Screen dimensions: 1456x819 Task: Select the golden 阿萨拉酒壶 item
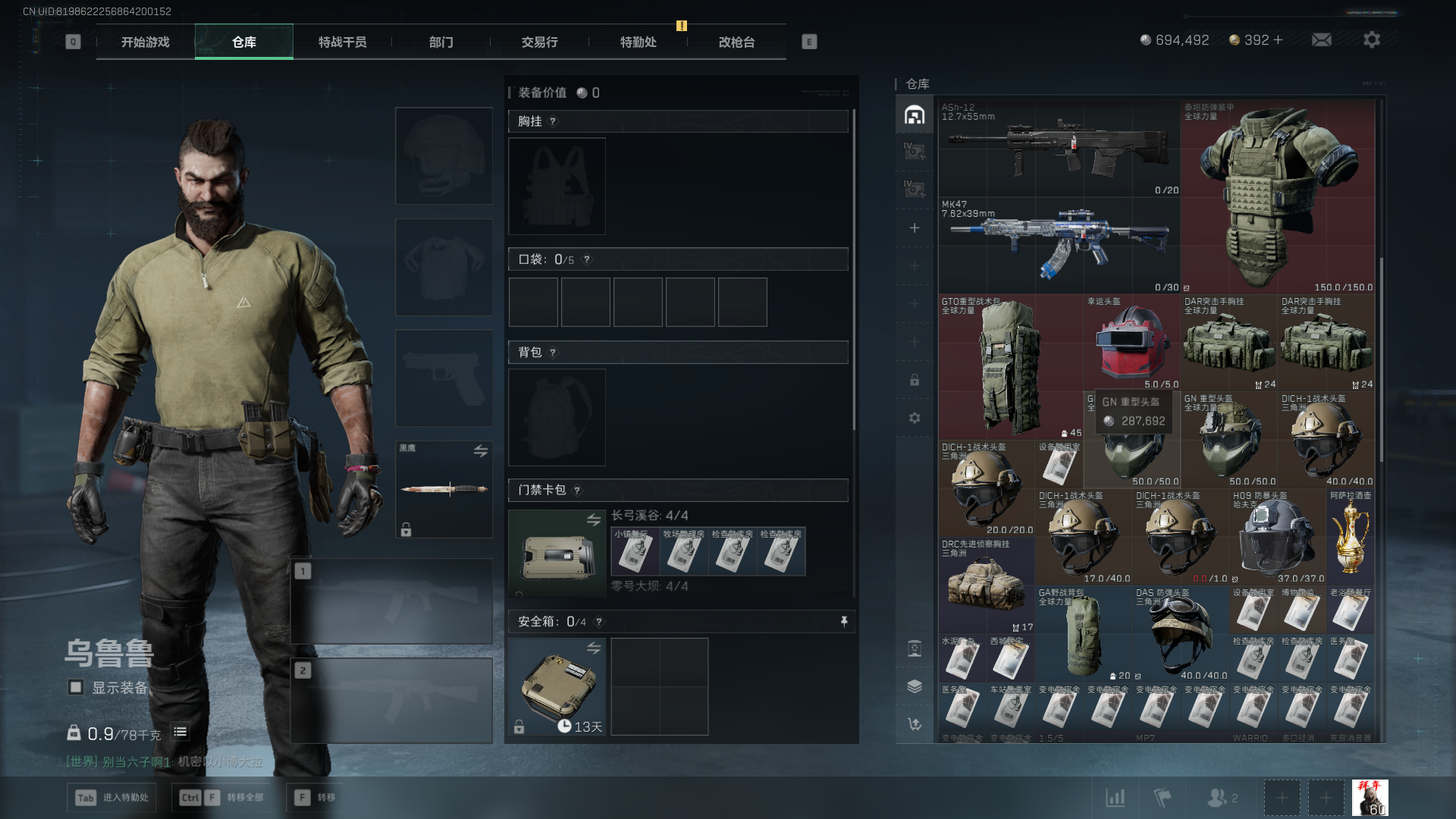1351,537
